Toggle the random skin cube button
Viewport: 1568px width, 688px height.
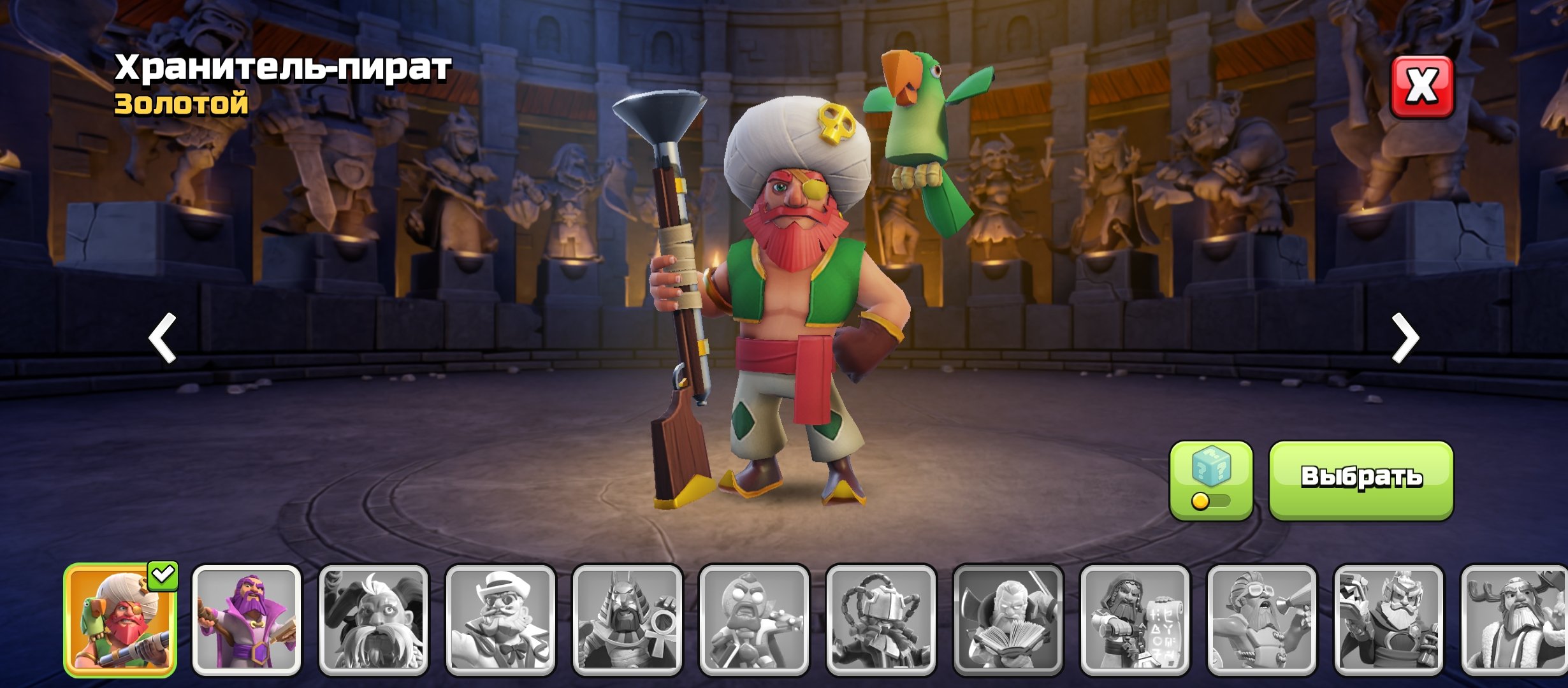point(1210,480)
